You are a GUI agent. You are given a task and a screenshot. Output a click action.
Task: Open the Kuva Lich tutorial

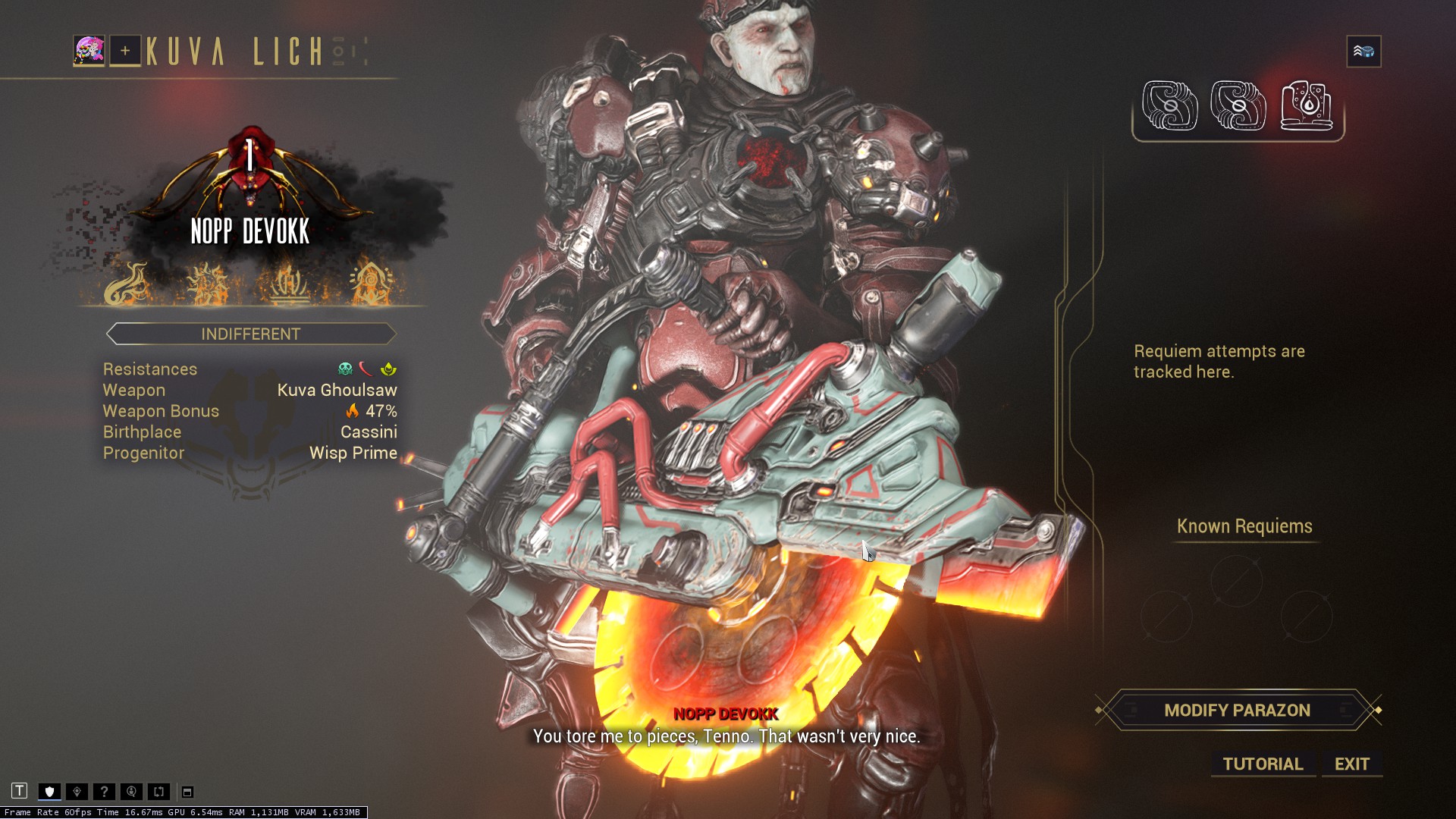click(x=1263, y=764)
